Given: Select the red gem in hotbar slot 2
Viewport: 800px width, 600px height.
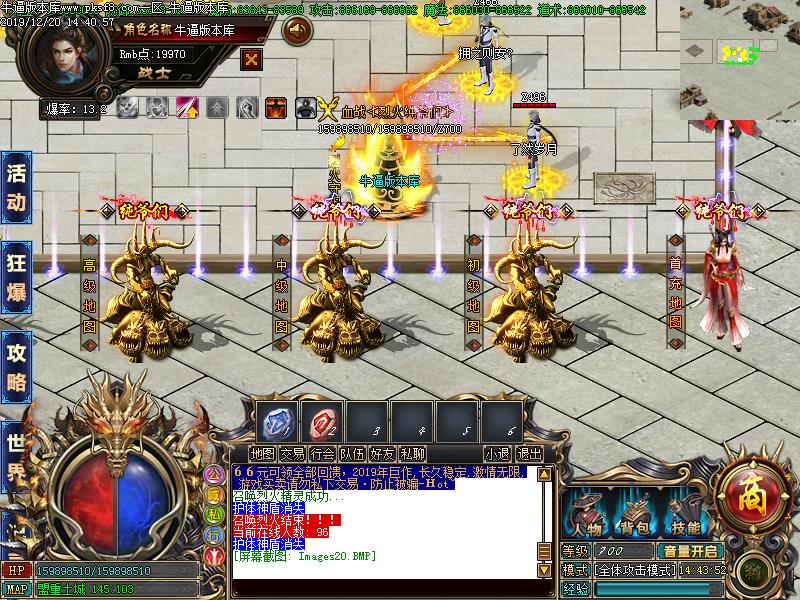Looking at the screenshot, I should coord(320,419).
